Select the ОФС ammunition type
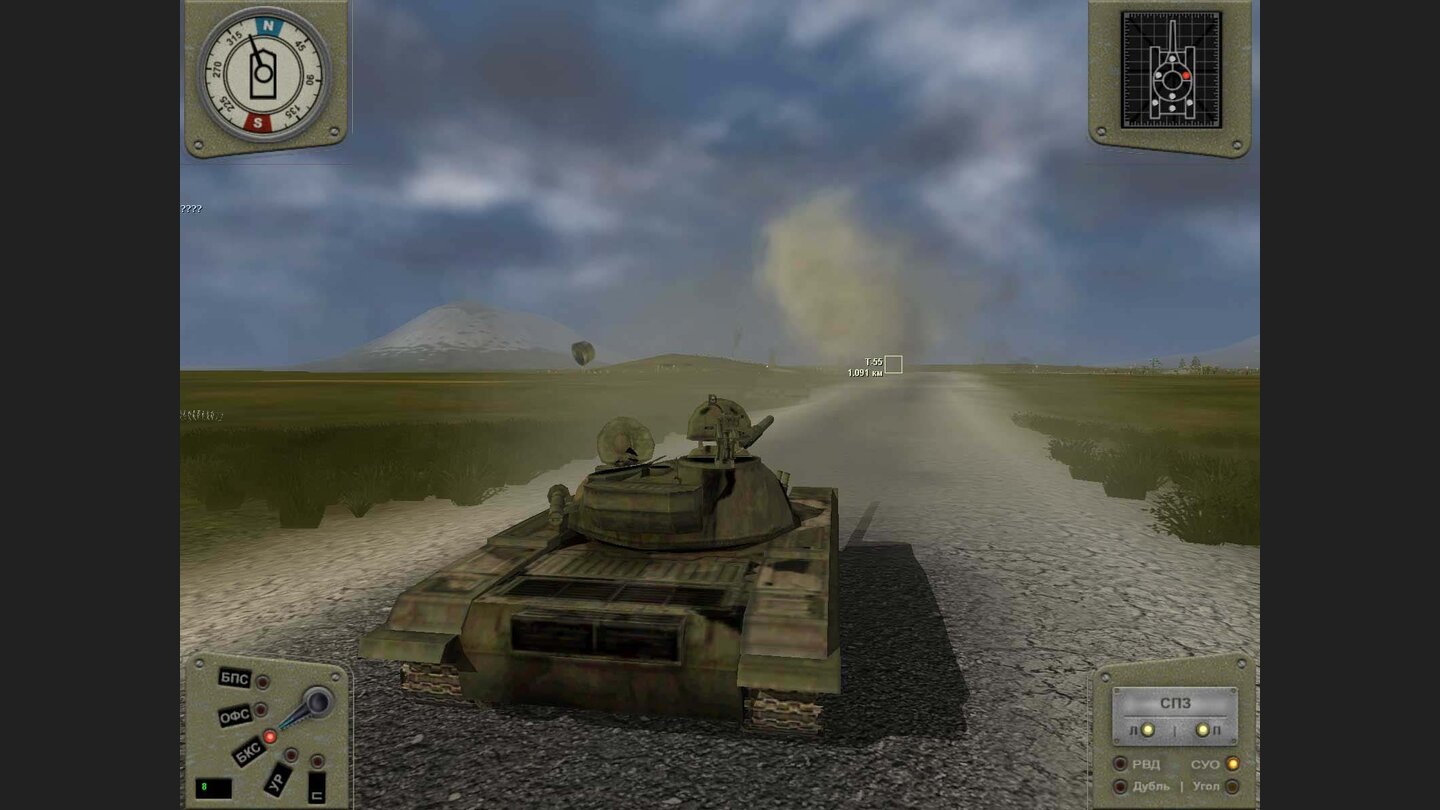1440x810 pixels. click(x=235, y=713)
